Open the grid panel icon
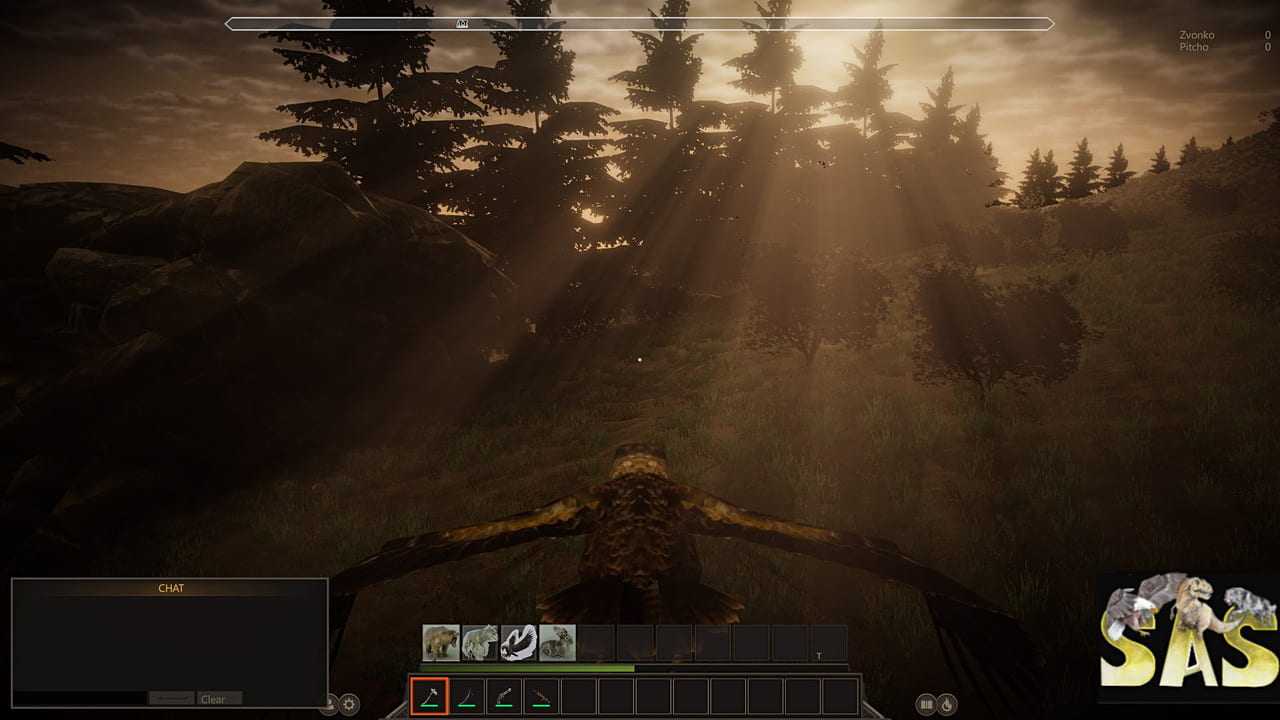 926,704
